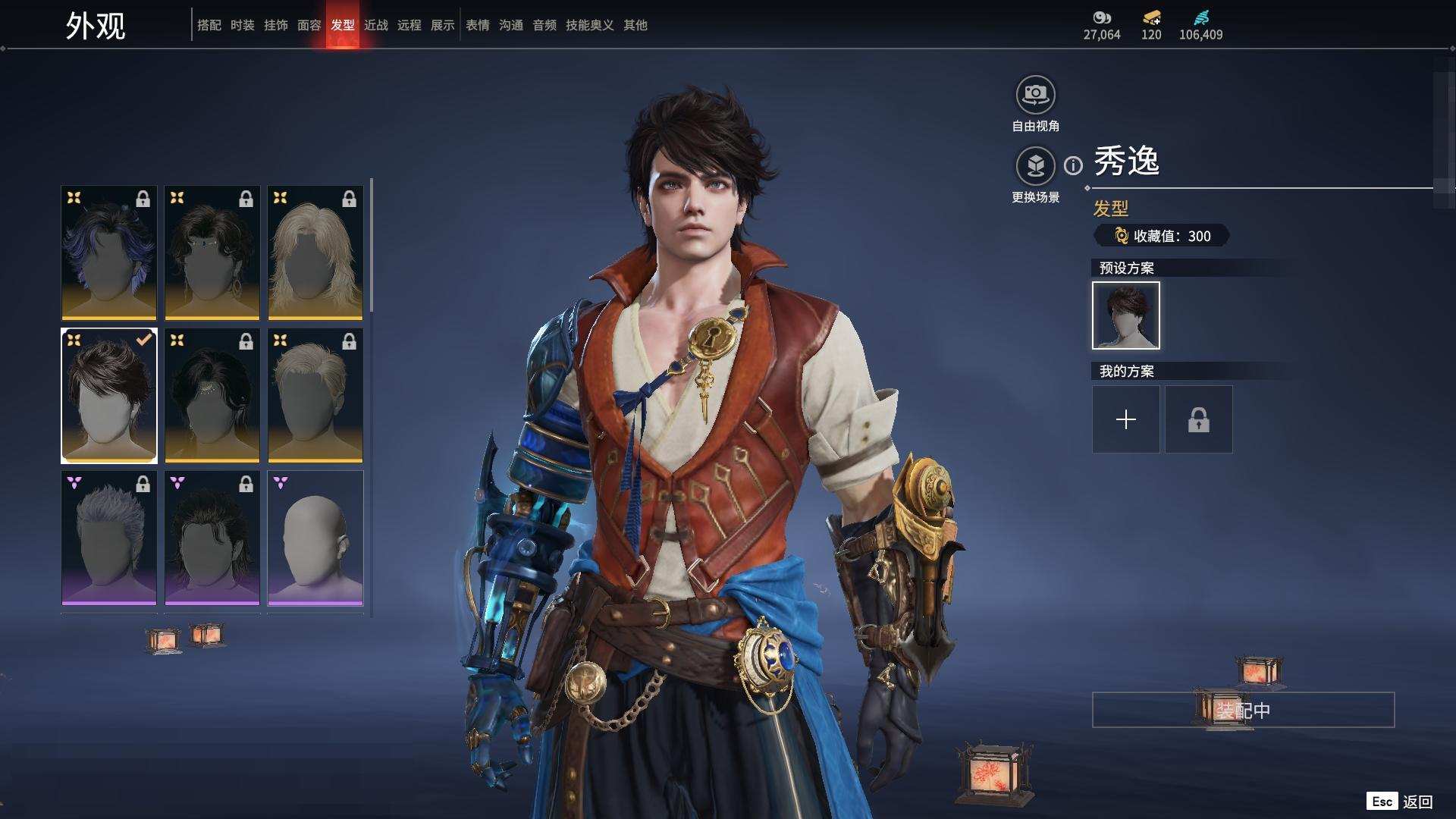Screen dimensions: 1456x819
Task: Choose the blue-purple locked hairstyle
Action: tap(109, 253)
